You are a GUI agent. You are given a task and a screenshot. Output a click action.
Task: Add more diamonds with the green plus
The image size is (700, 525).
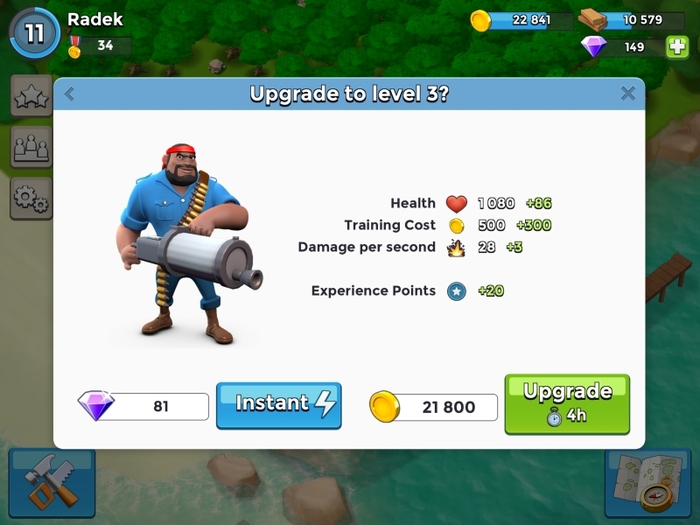tap(676, 46)
